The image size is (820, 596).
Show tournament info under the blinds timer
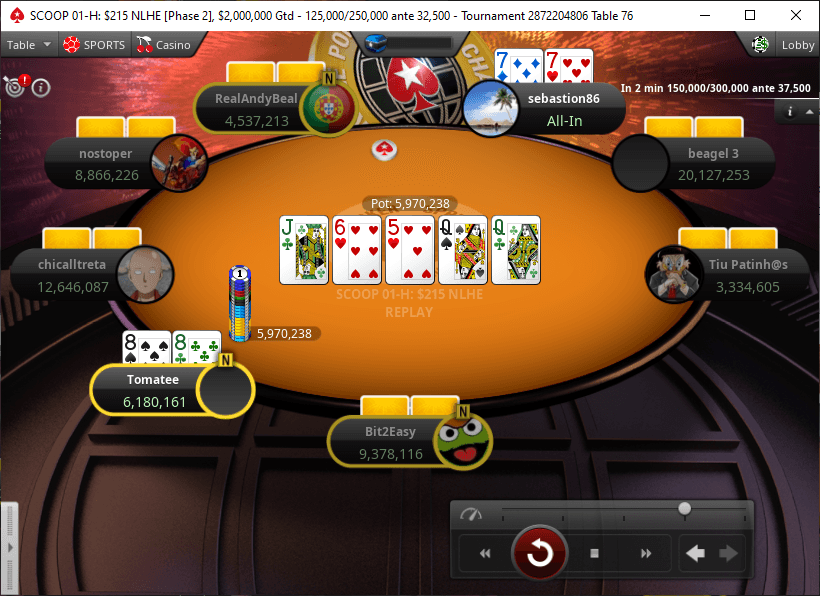pos(790,111)
